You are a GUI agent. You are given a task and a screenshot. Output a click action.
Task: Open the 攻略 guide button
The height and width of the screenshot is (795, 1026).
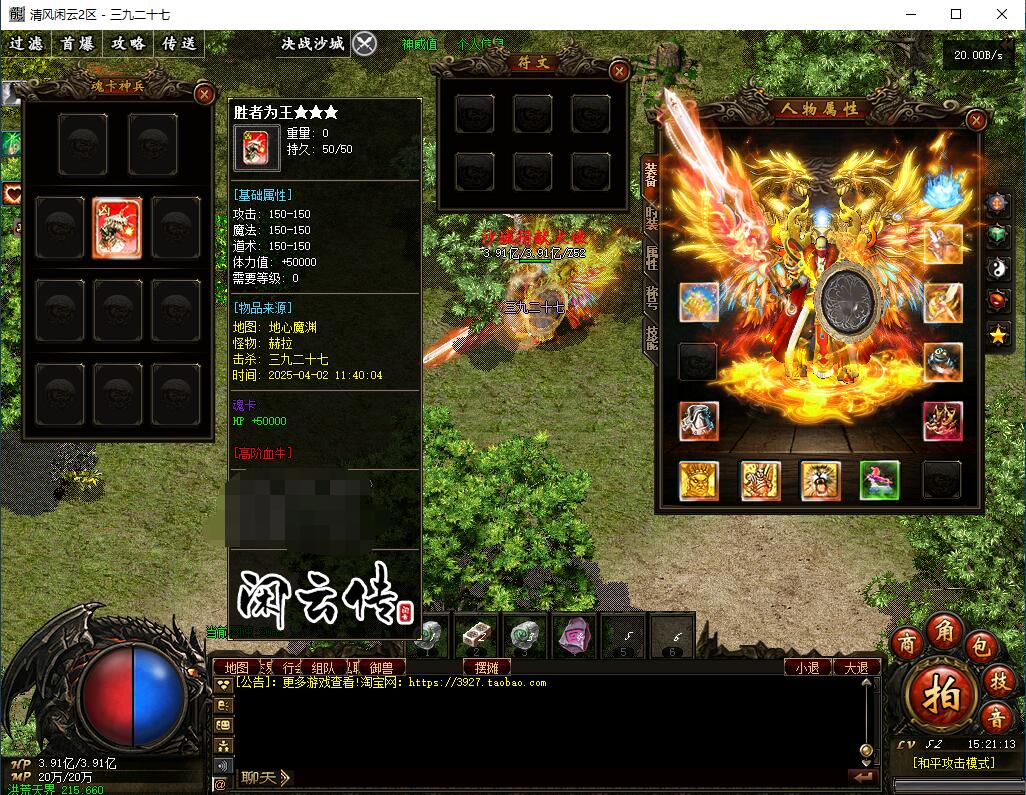click(128, 43)
